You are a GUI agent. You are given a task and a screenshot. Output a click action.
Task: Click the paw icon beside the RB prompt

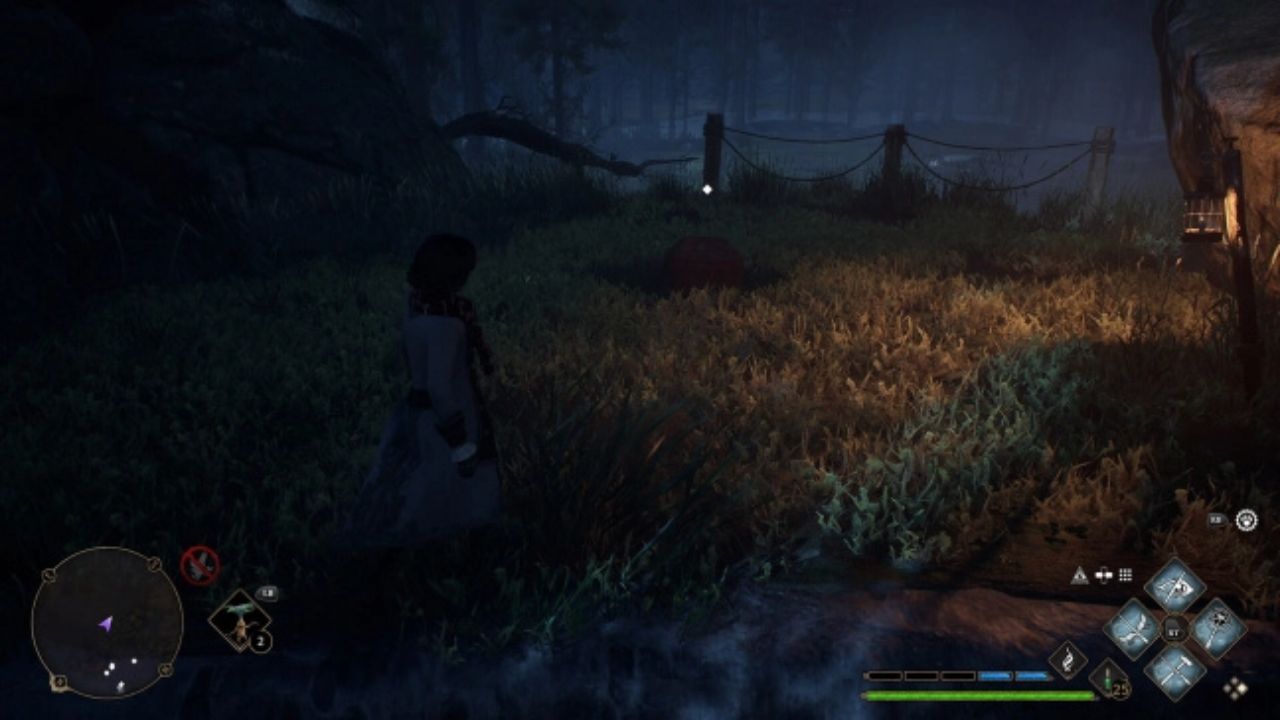tap(1247, 519)
